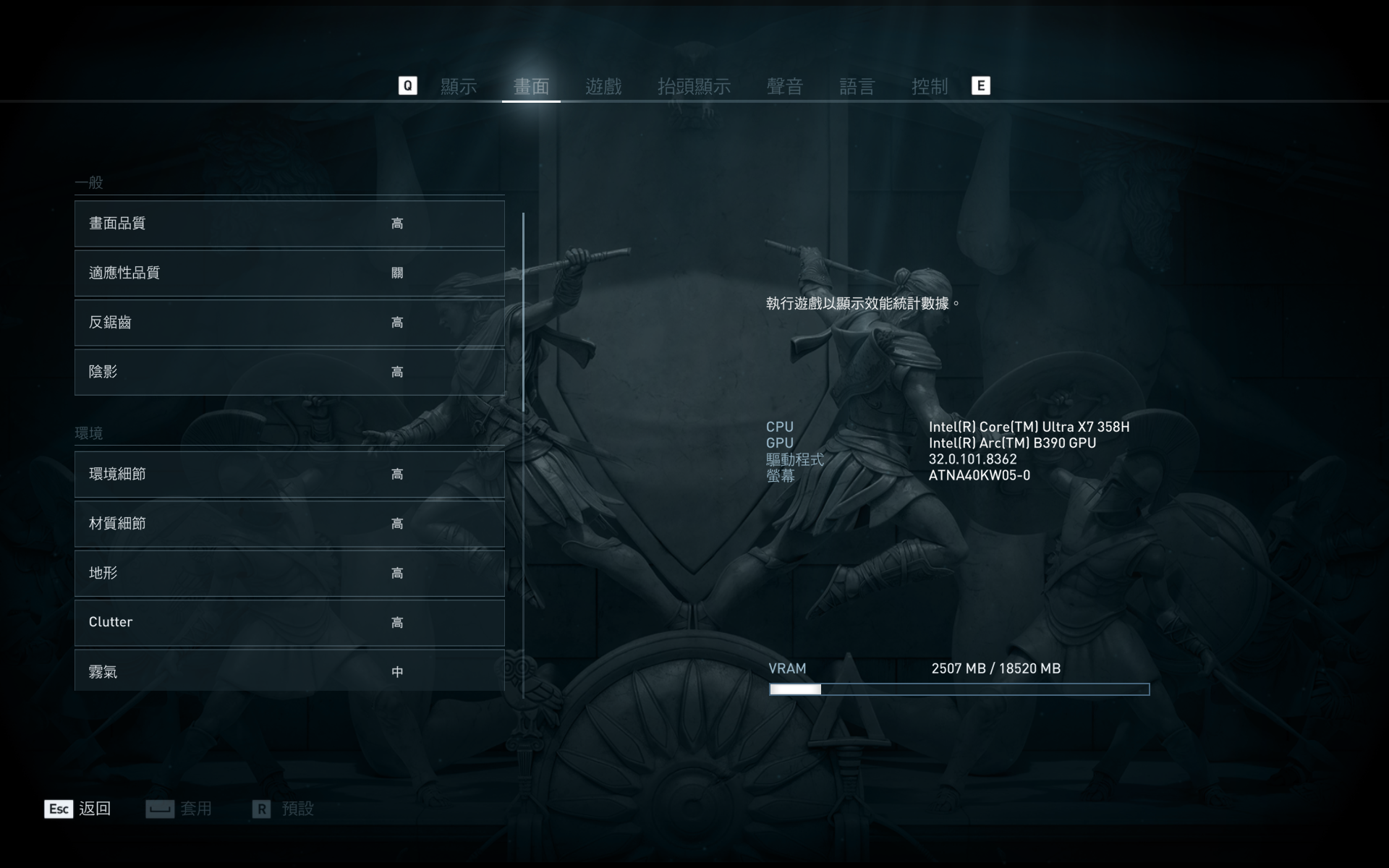This screenshot has width=1389, height=868.
Task: Choose the 控制 tab
Action: click(930, 87)
